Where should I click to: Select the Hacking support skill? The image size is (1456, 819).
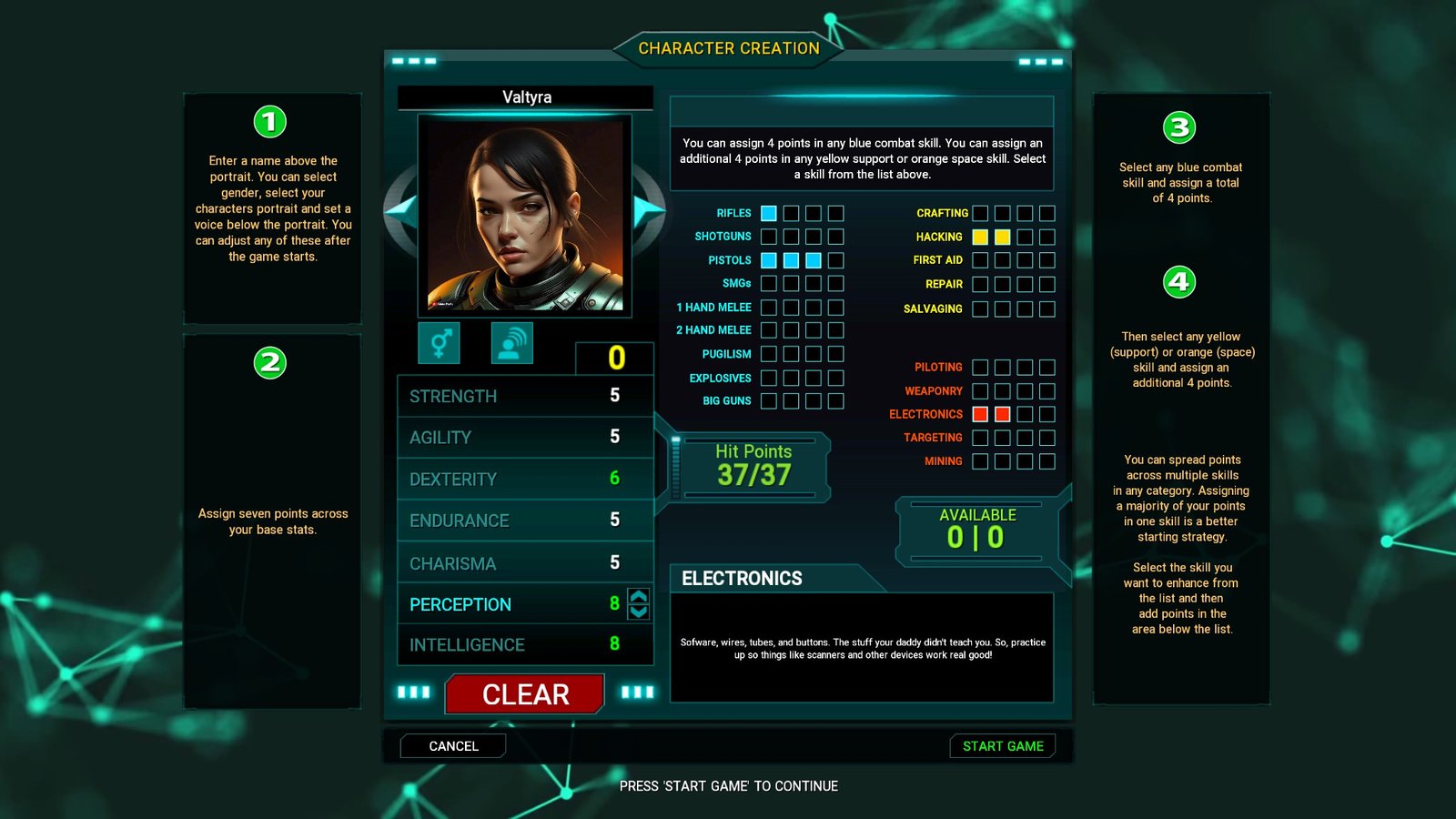(938, 237)
